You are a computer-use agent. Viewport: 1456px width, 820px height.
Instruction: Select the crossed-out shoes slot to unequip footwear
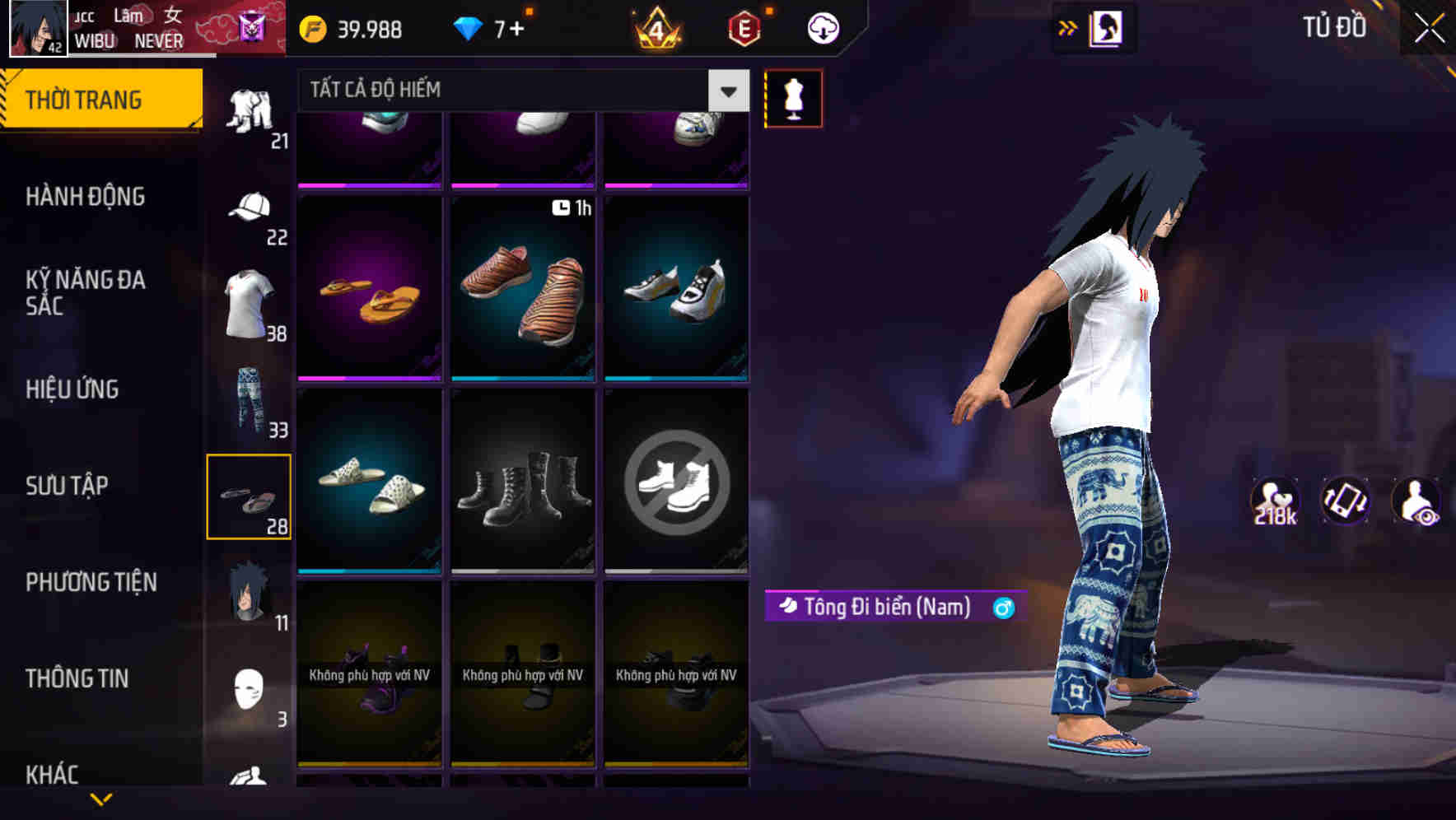(x=676, y=482)
